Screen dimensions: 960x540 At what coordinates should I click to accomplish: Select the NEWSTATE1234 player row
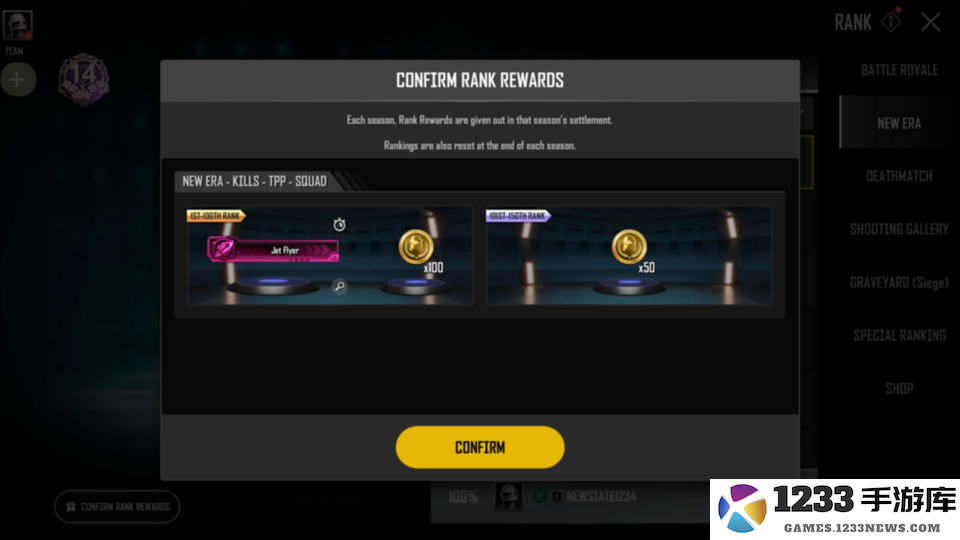[x=600, y=497]
